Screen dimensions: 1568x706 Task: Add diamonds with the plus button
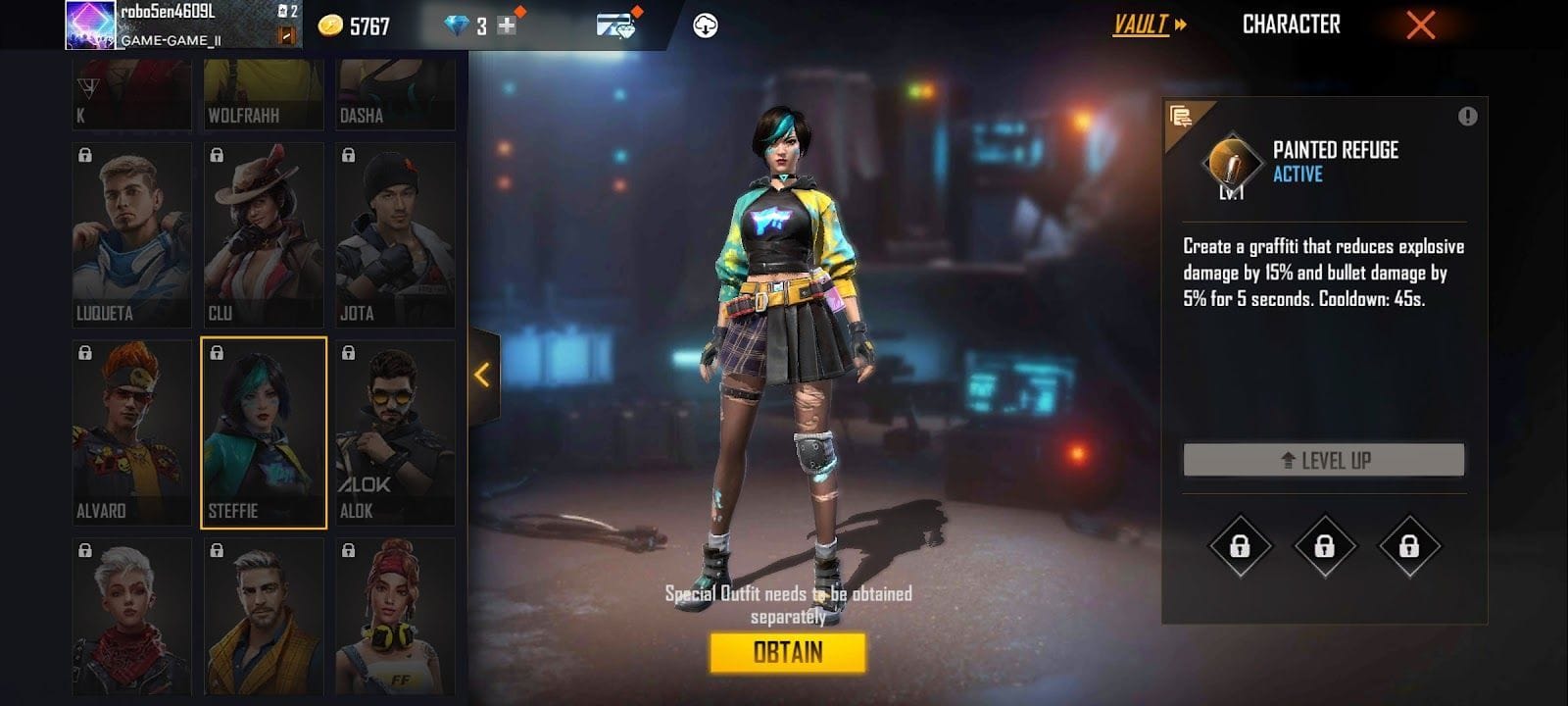pos(507,26)
